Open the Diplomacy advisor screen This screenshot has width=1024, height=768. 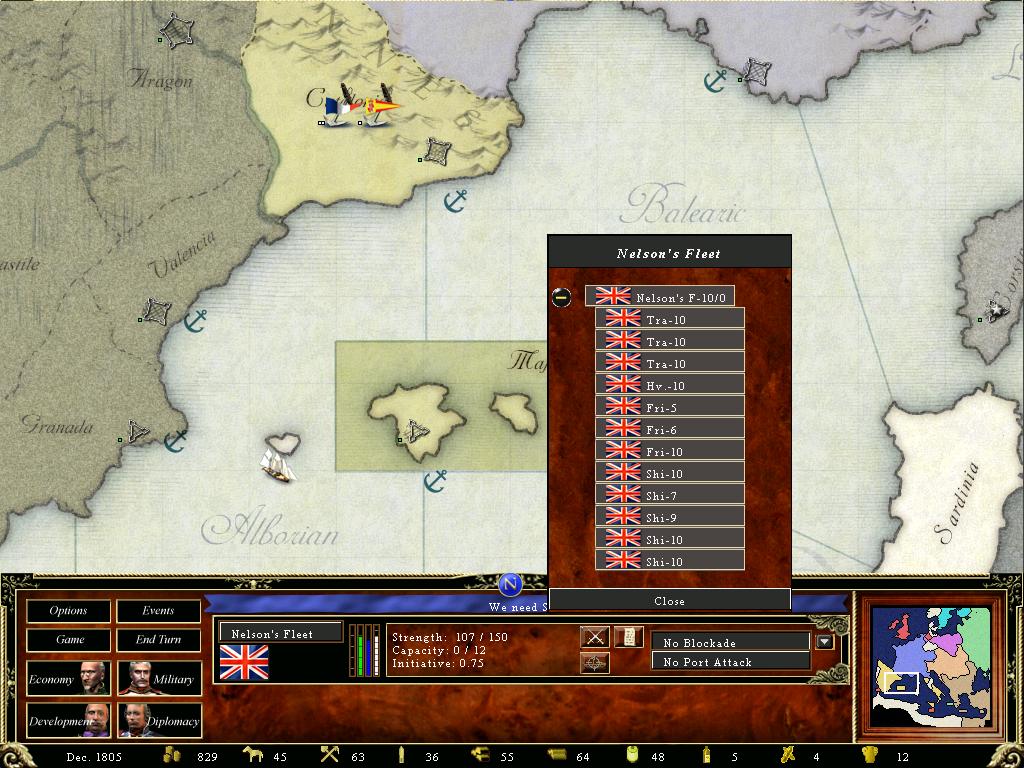point(158,720)
